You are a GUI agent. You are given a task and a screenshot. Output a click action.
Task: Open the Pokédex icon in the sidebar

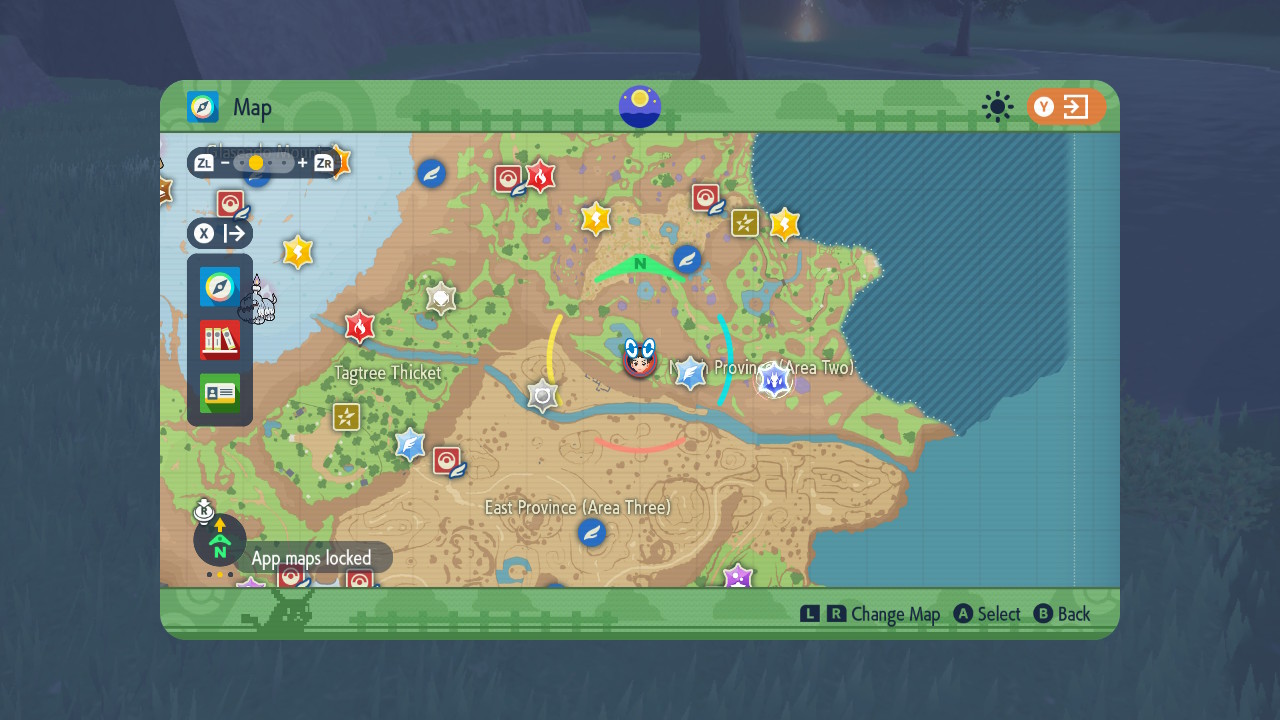pyautogui.click(x=218, y=340)
